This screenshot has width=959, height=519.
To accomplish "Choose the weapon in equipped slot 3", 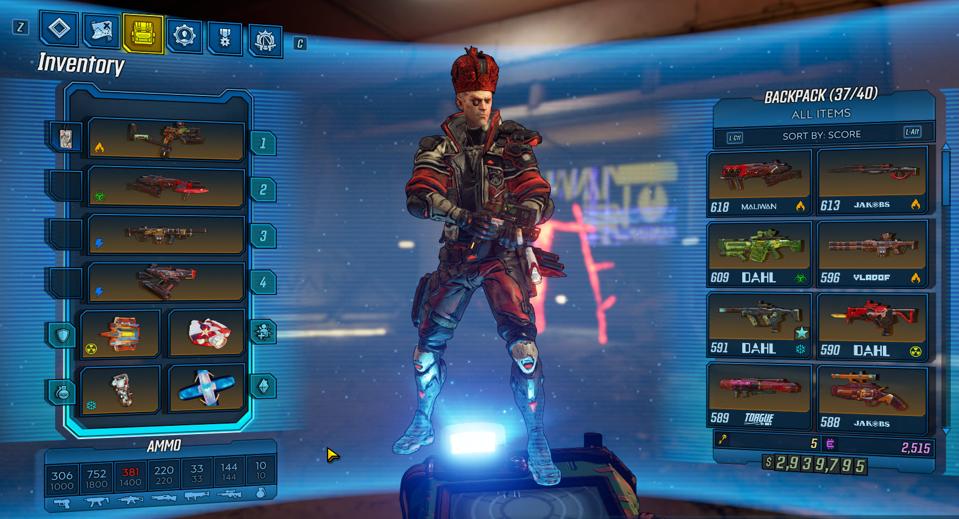I will click(x=166, y=235).
